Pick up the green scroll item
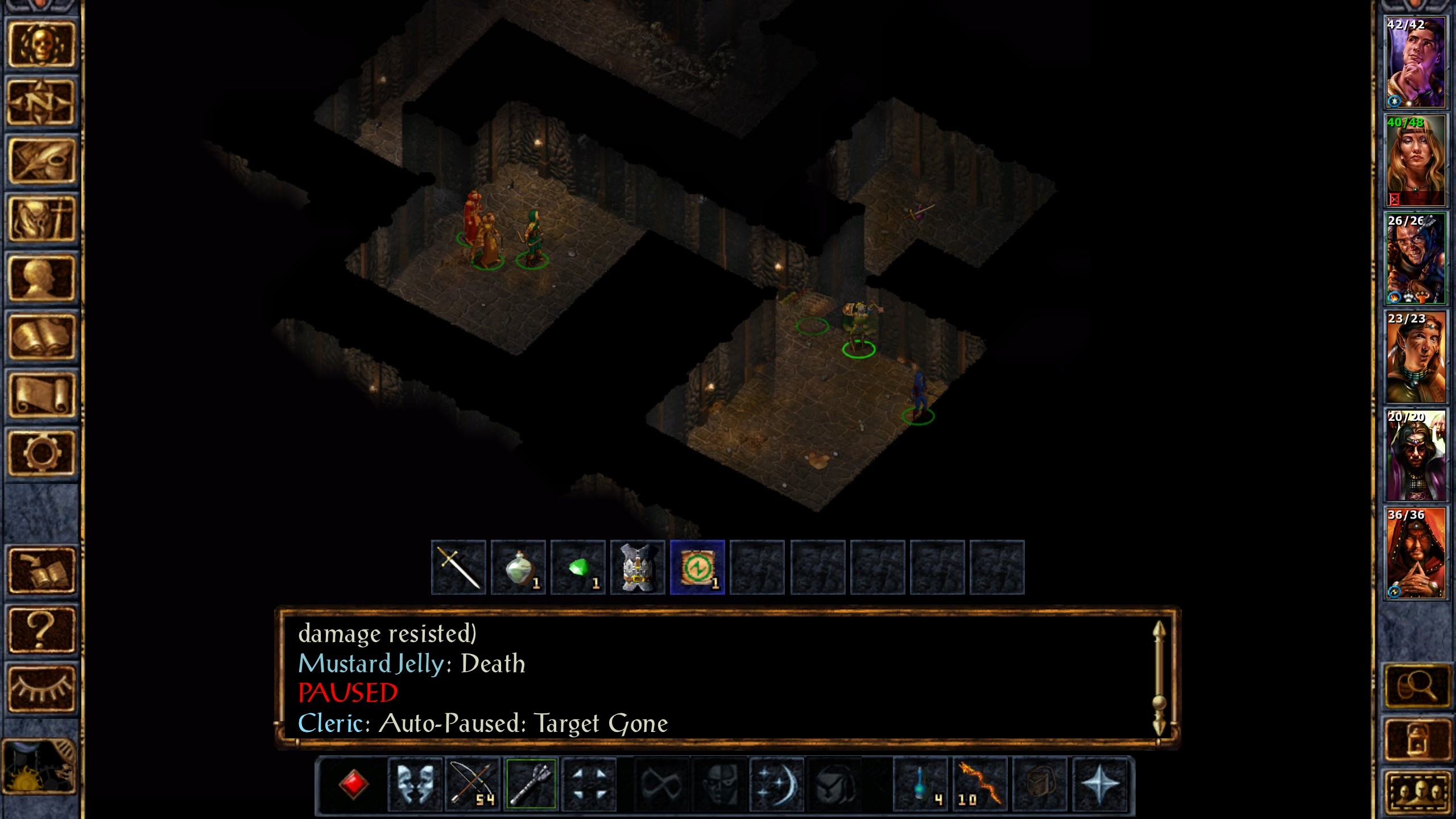 pos(697,567)
